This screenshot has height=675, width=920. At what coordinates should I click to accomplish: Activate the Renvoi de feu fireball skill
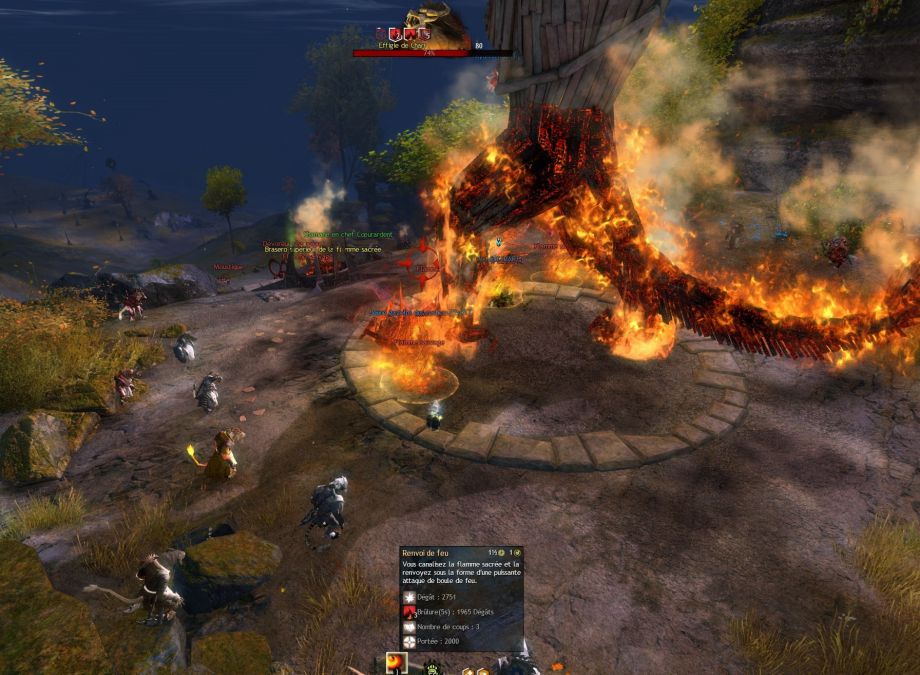(397, 665)
